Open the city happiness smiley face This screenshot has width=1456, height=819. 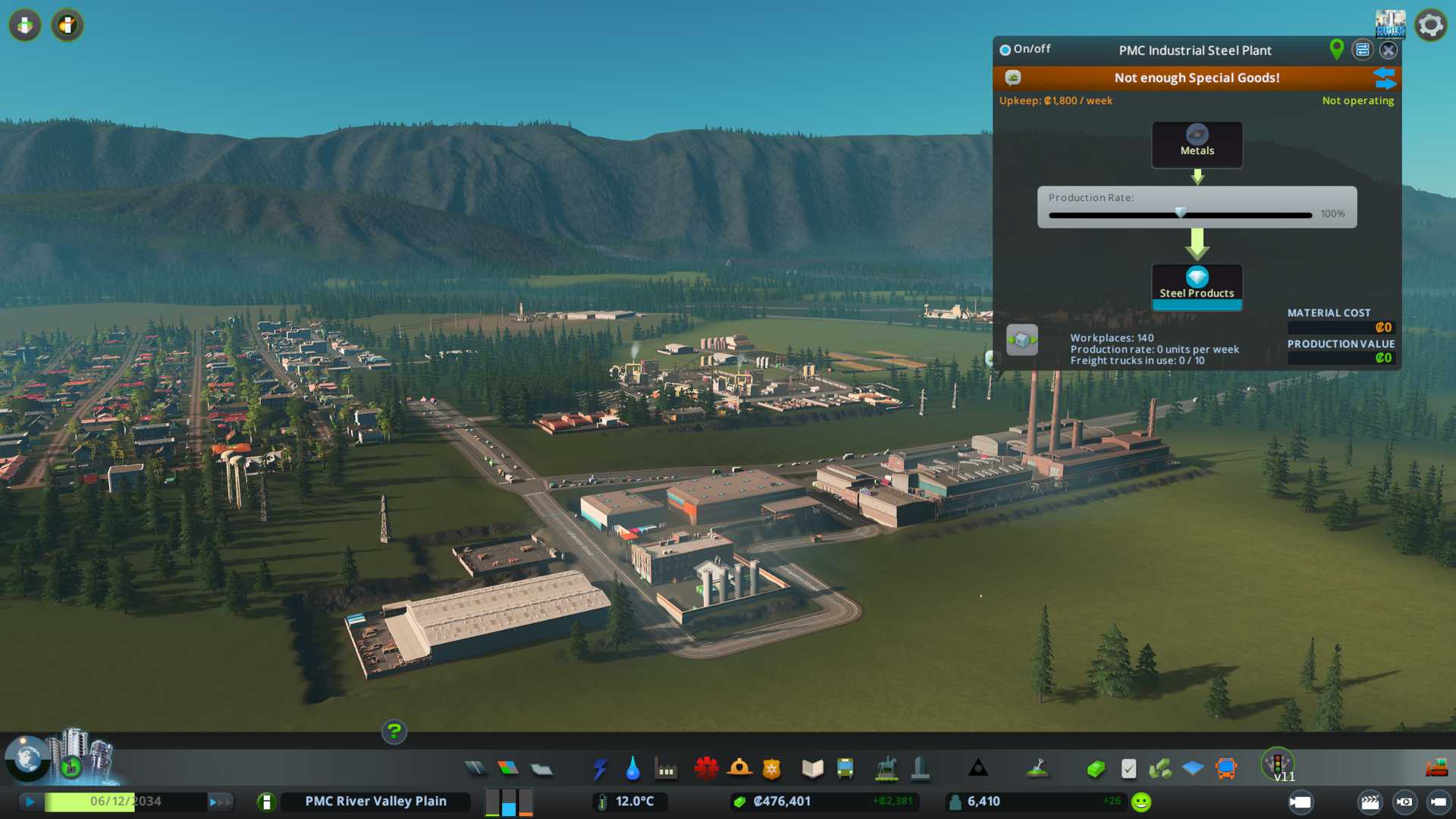pos(1141,802)
